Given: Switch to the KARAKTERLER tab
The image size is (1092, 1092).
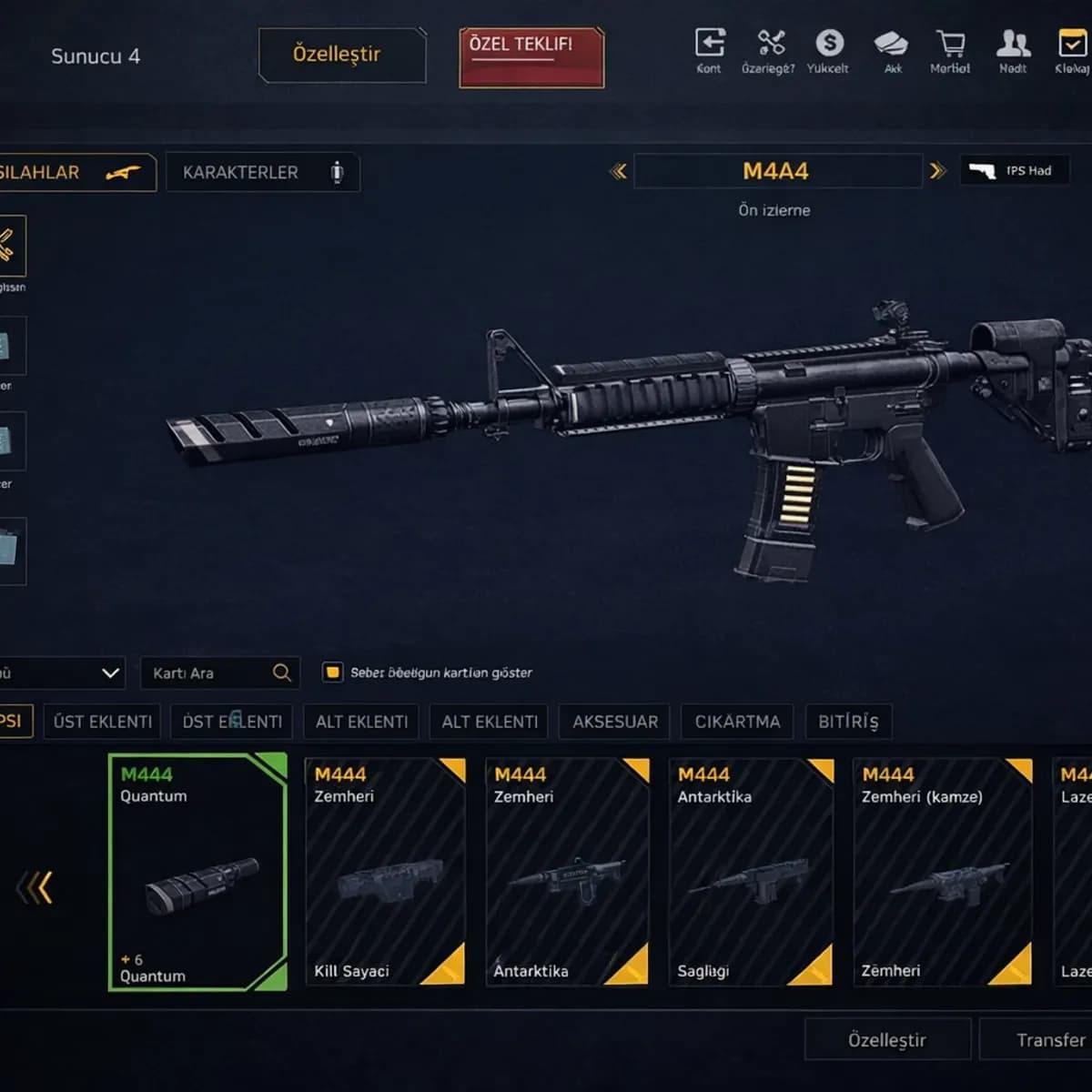Looking at the screenshot, I should (x=262, y=172).
